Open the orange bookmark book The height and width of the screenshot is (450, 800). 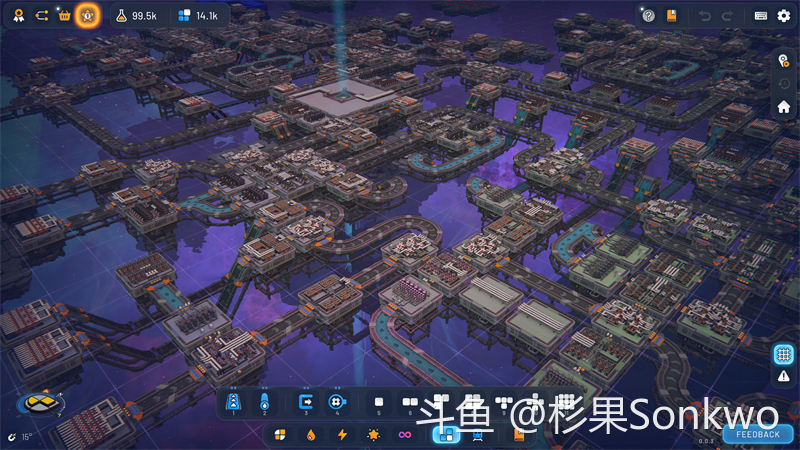672,15
